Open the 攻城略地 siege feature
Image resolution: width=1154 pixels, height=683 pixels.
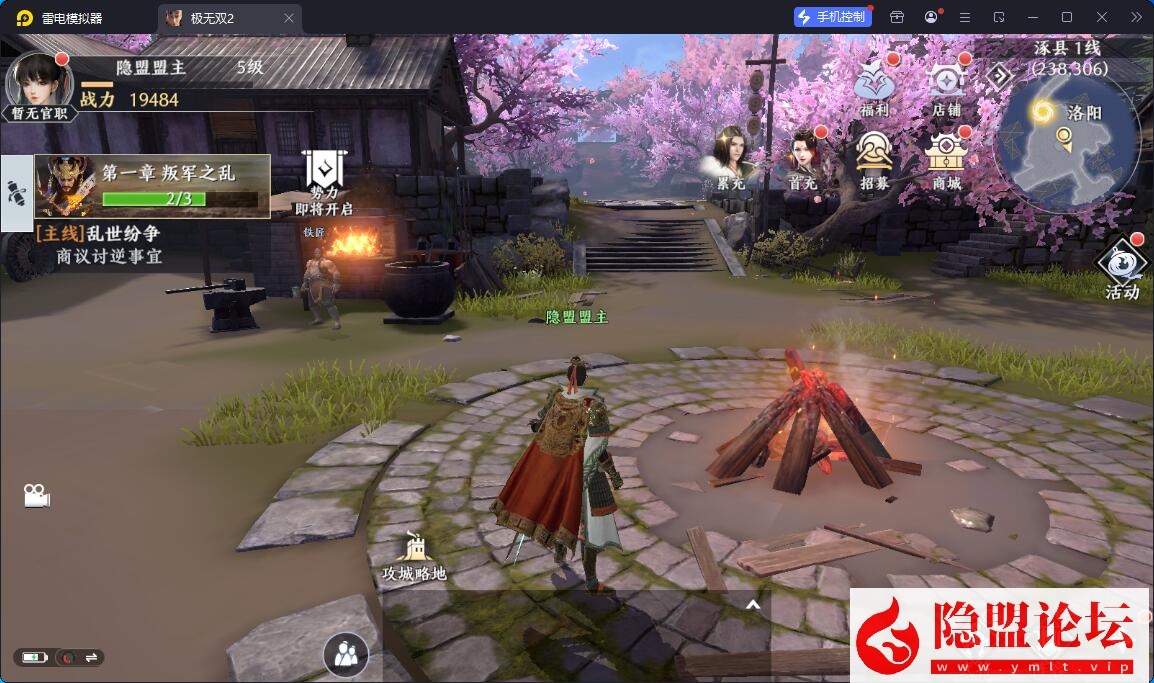click(414, 554)
